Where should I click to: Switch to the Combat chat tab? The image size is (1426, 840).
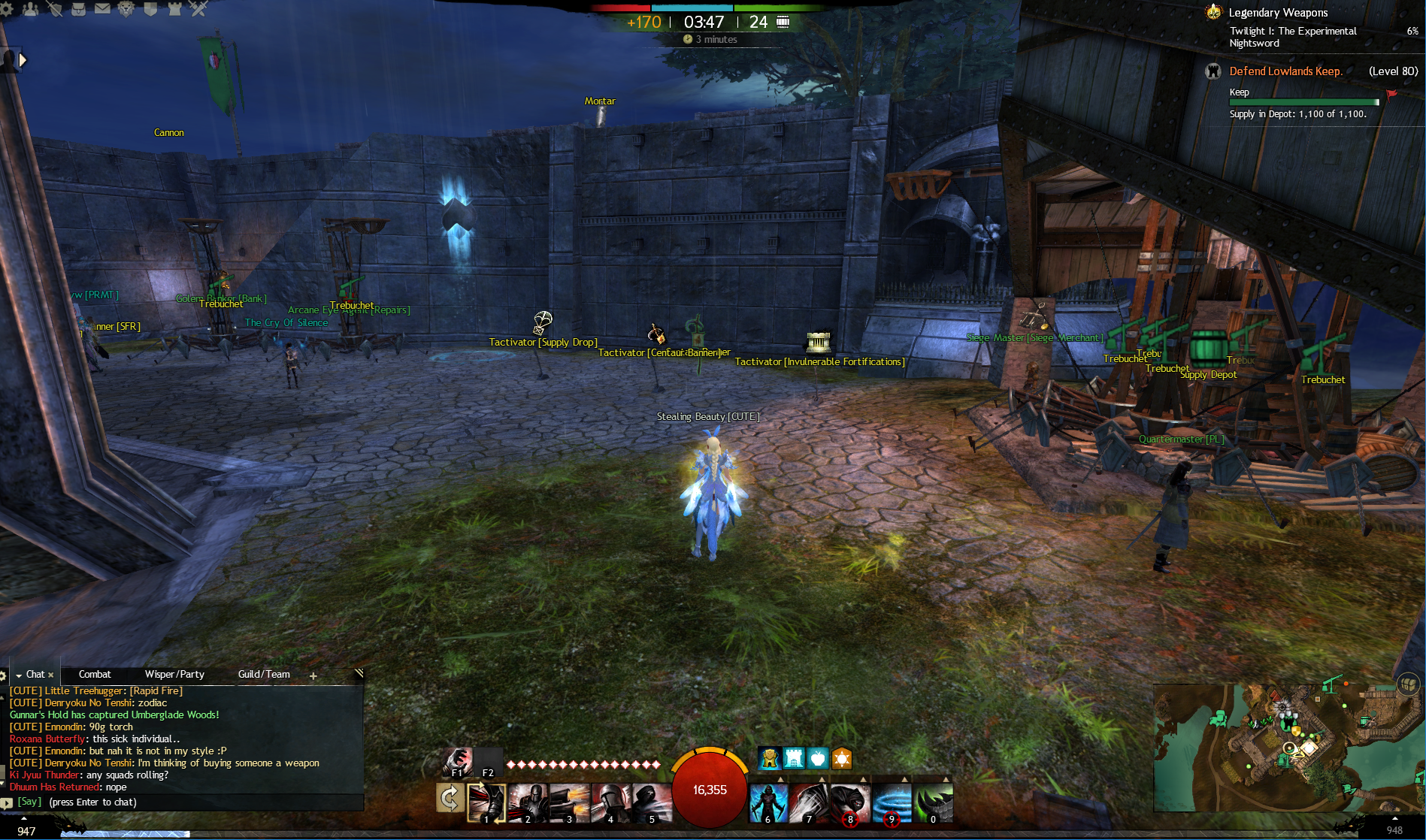pyautogui.click(x=95, y=675)
